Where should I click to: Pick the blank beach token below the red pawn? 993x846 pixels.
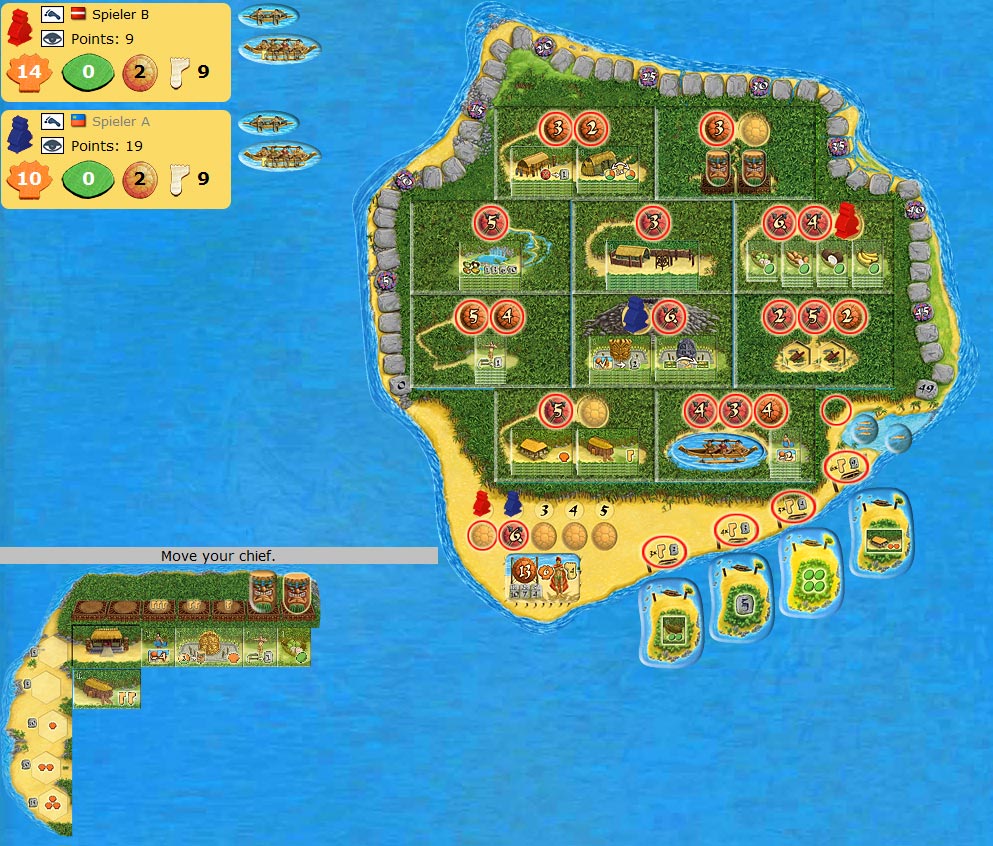click(x=482, y=535)
